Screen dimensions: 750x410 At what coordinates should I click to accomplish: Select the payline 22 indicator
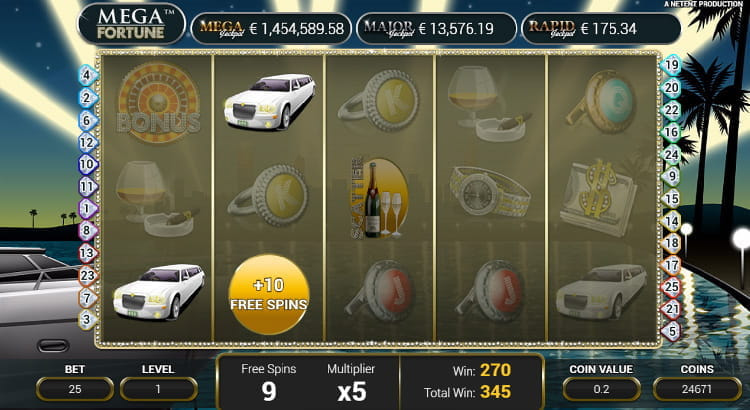(672, 109)
